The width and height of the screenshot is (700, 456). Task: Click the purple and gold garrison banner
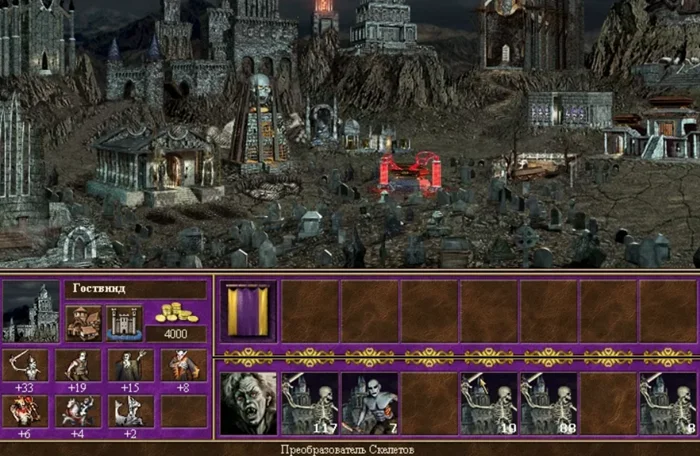click(248, 311)
